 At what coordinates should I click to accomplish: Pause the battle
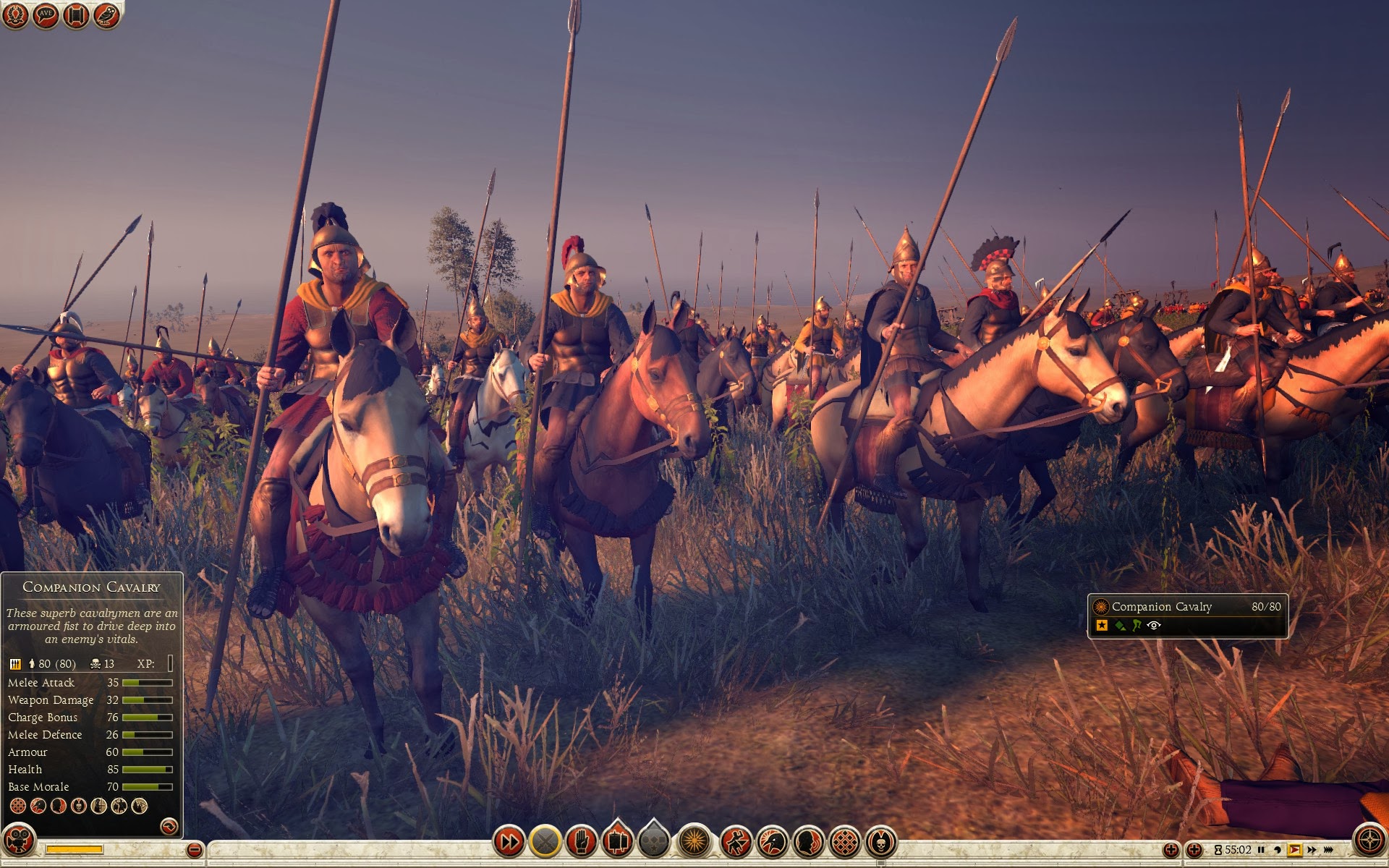pos(1261,850)
